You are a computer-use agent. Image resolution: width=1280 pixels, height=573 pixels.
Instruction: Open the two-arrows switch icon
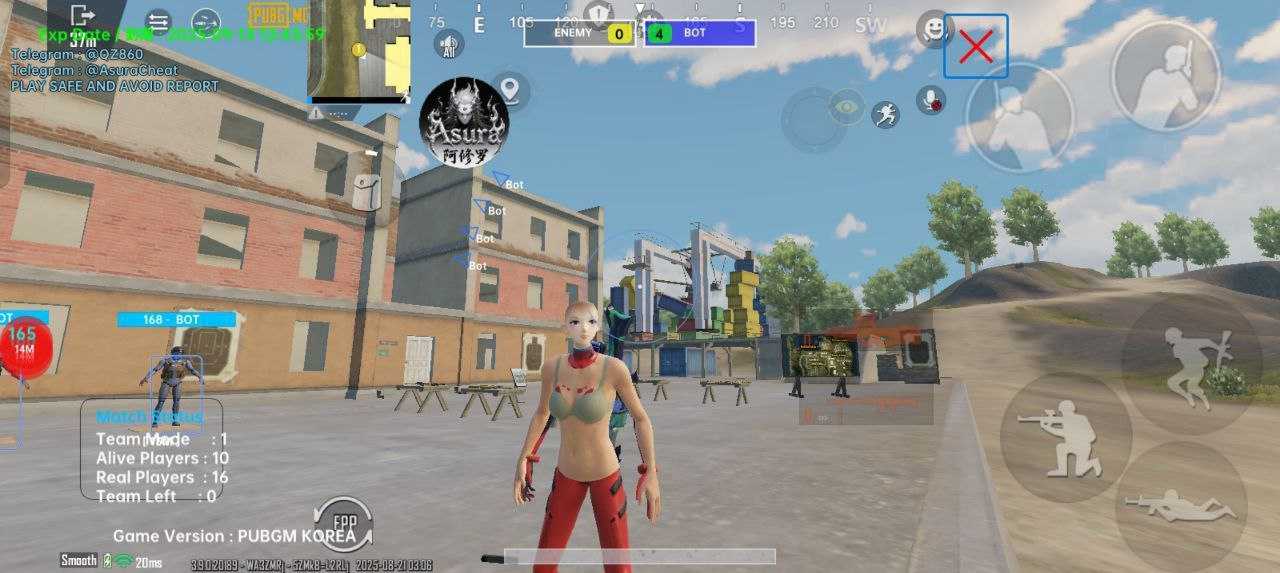(x=158, y=20)
